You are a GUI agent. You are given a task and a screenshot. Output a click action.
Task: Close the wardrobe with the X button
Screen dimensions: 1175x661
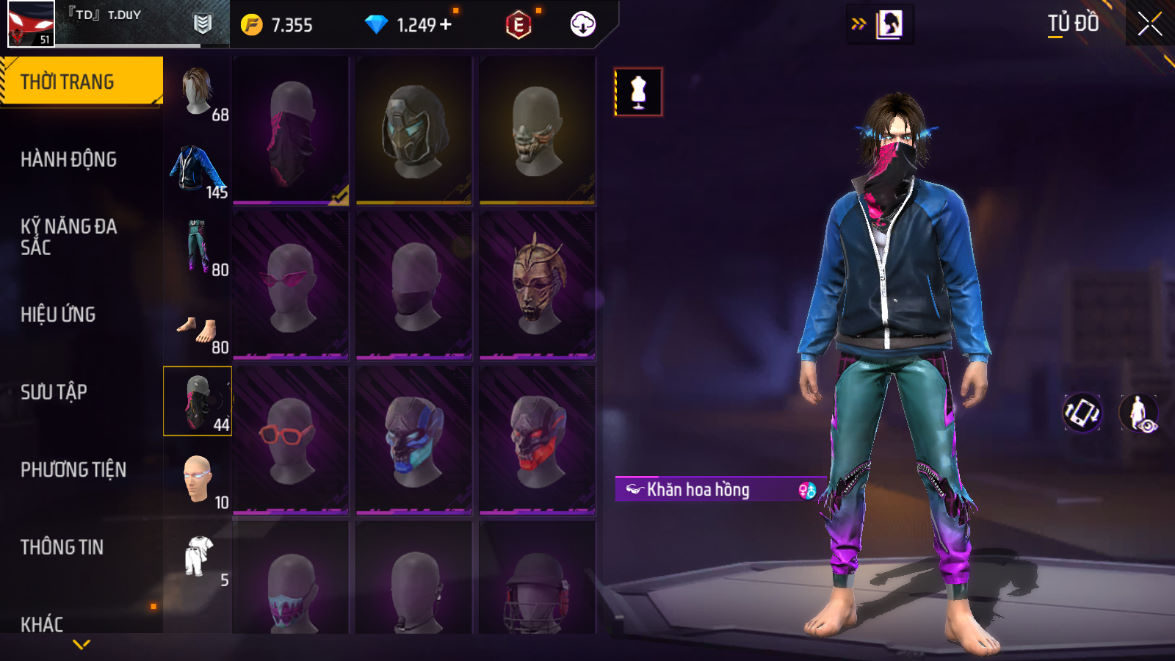[x=1150, y=24]
